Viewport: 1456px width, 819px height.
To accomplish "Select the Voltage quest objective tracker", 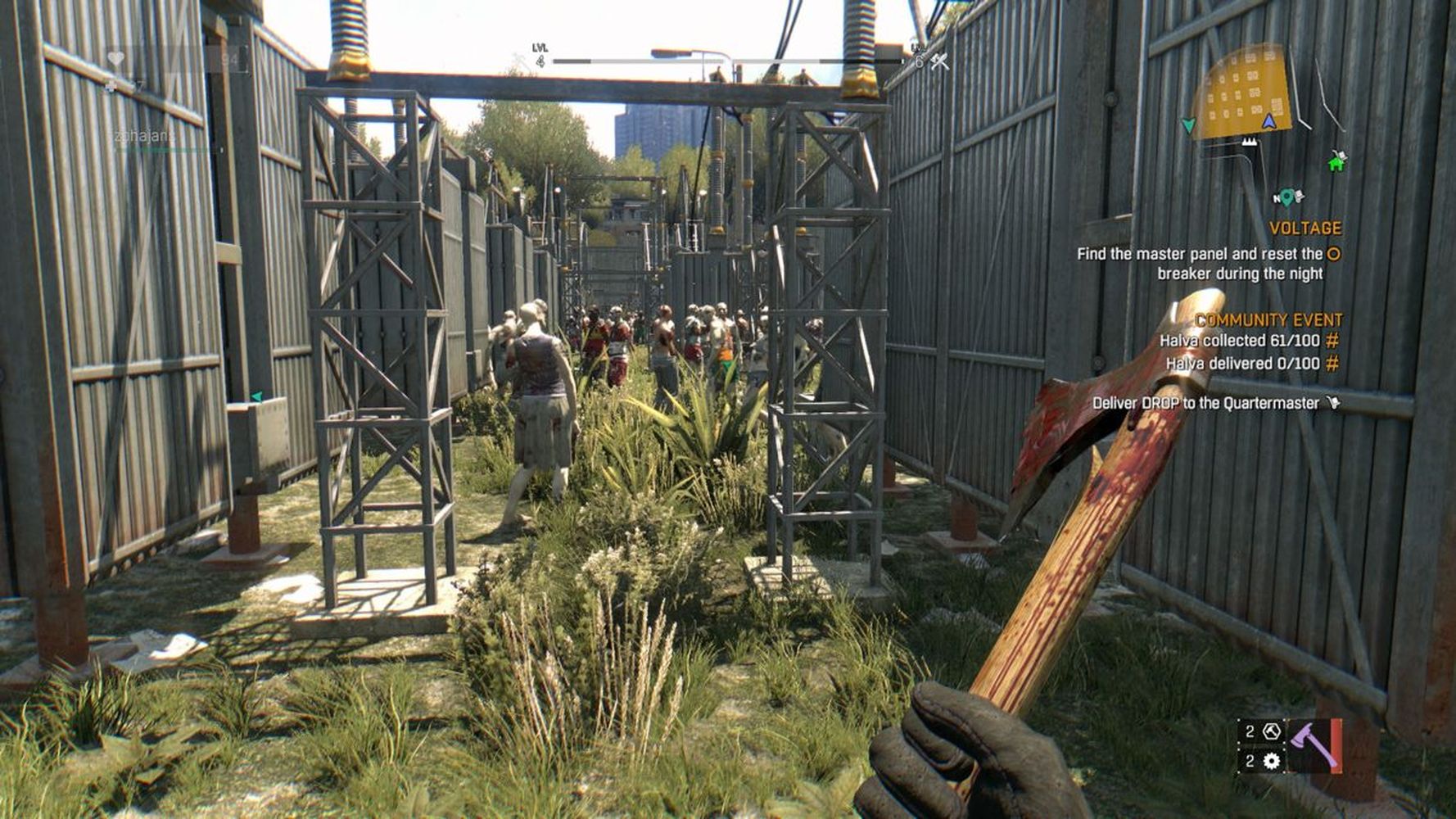I will point(1305,229).
